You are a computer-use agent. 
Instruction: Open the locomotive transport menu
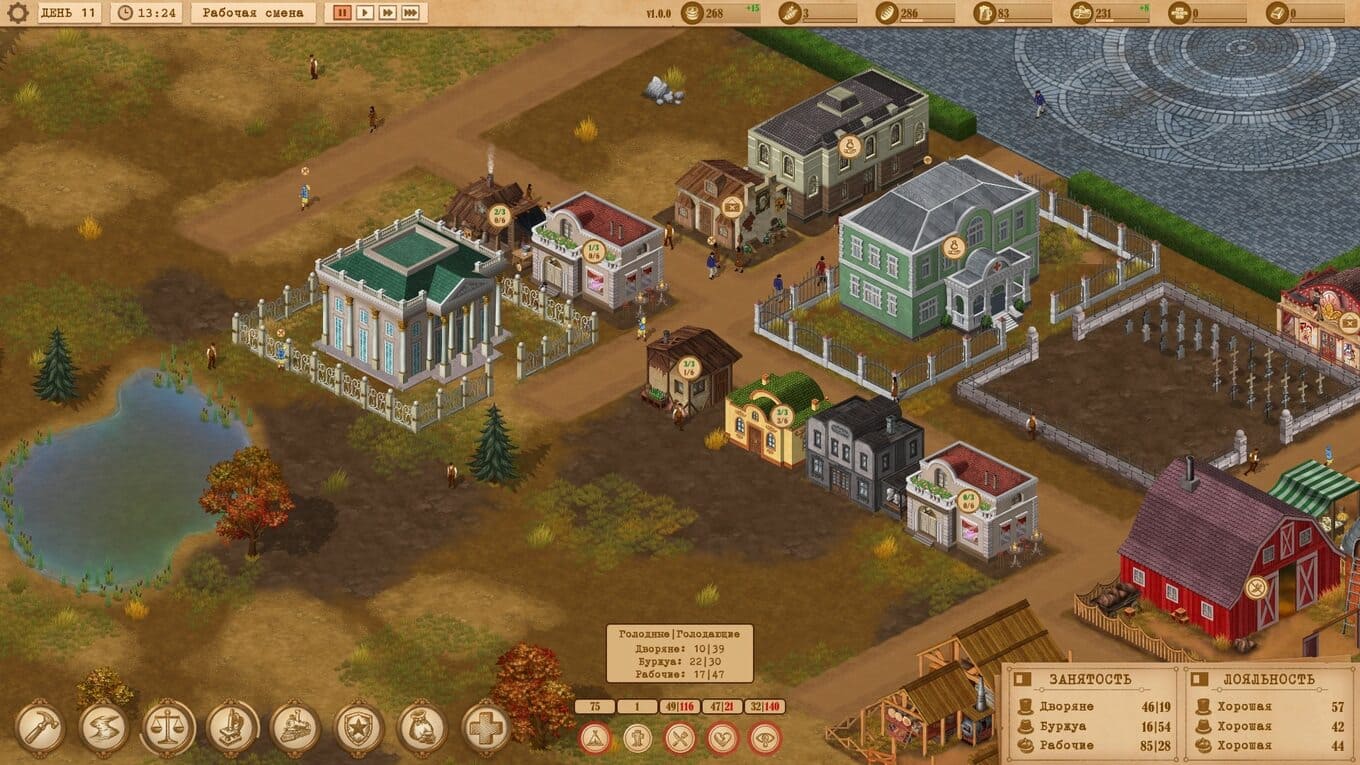pyautogui.click(x=296, y=727)
